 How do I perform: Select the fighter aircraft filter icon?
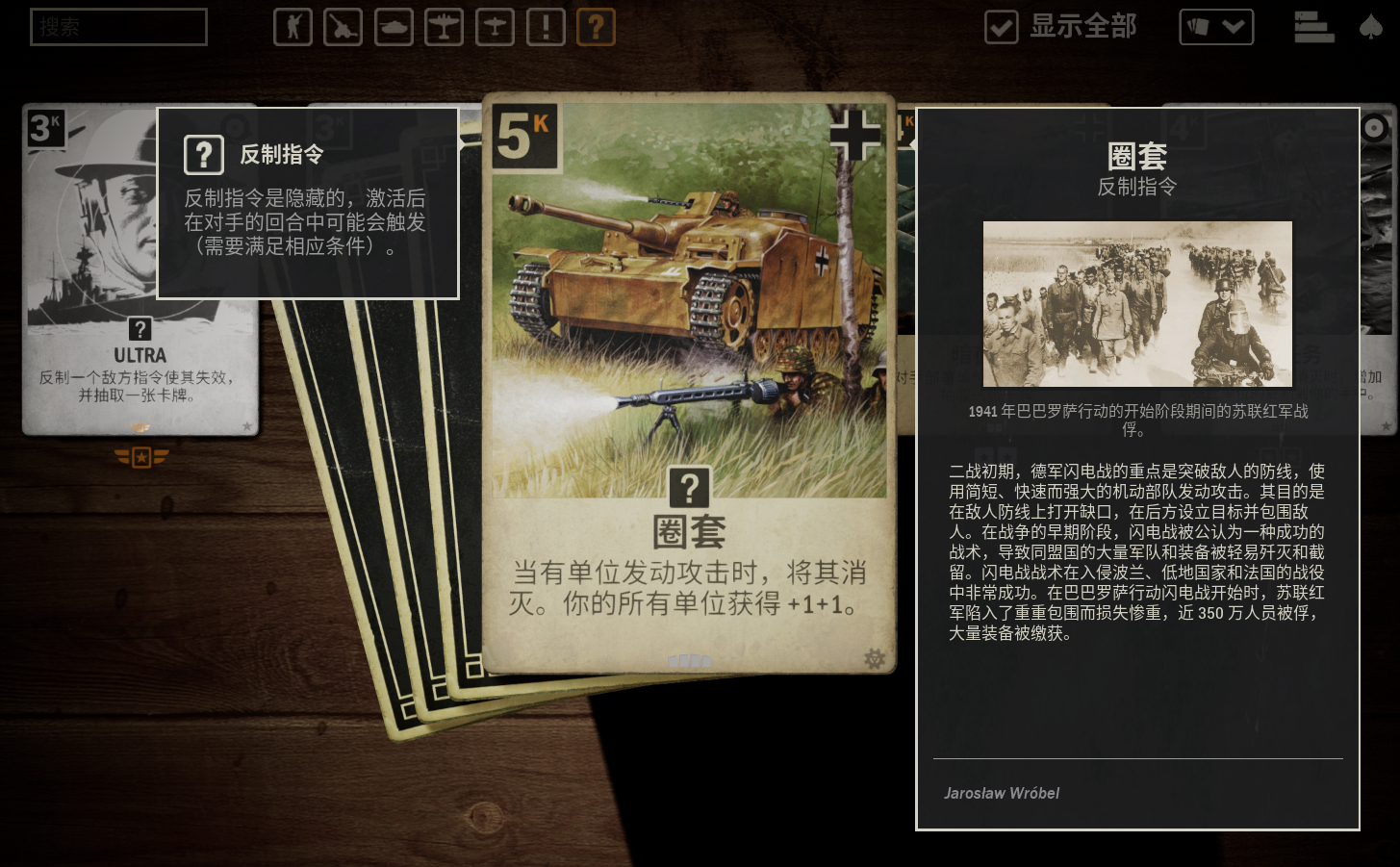pyautogui.click(x=495, y=27)
